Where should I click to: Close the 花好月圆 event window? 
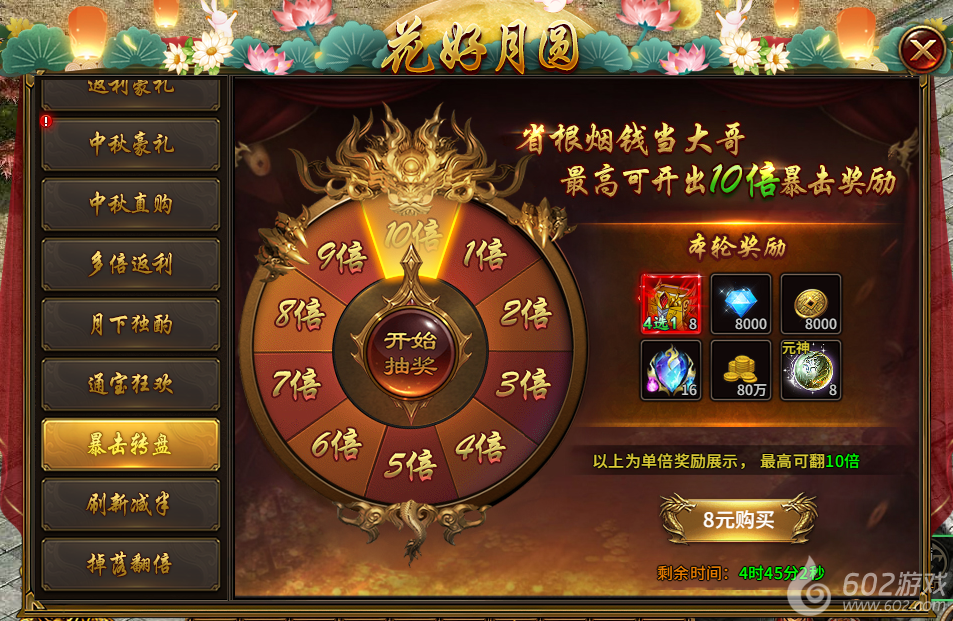click(x=921, y=50)
